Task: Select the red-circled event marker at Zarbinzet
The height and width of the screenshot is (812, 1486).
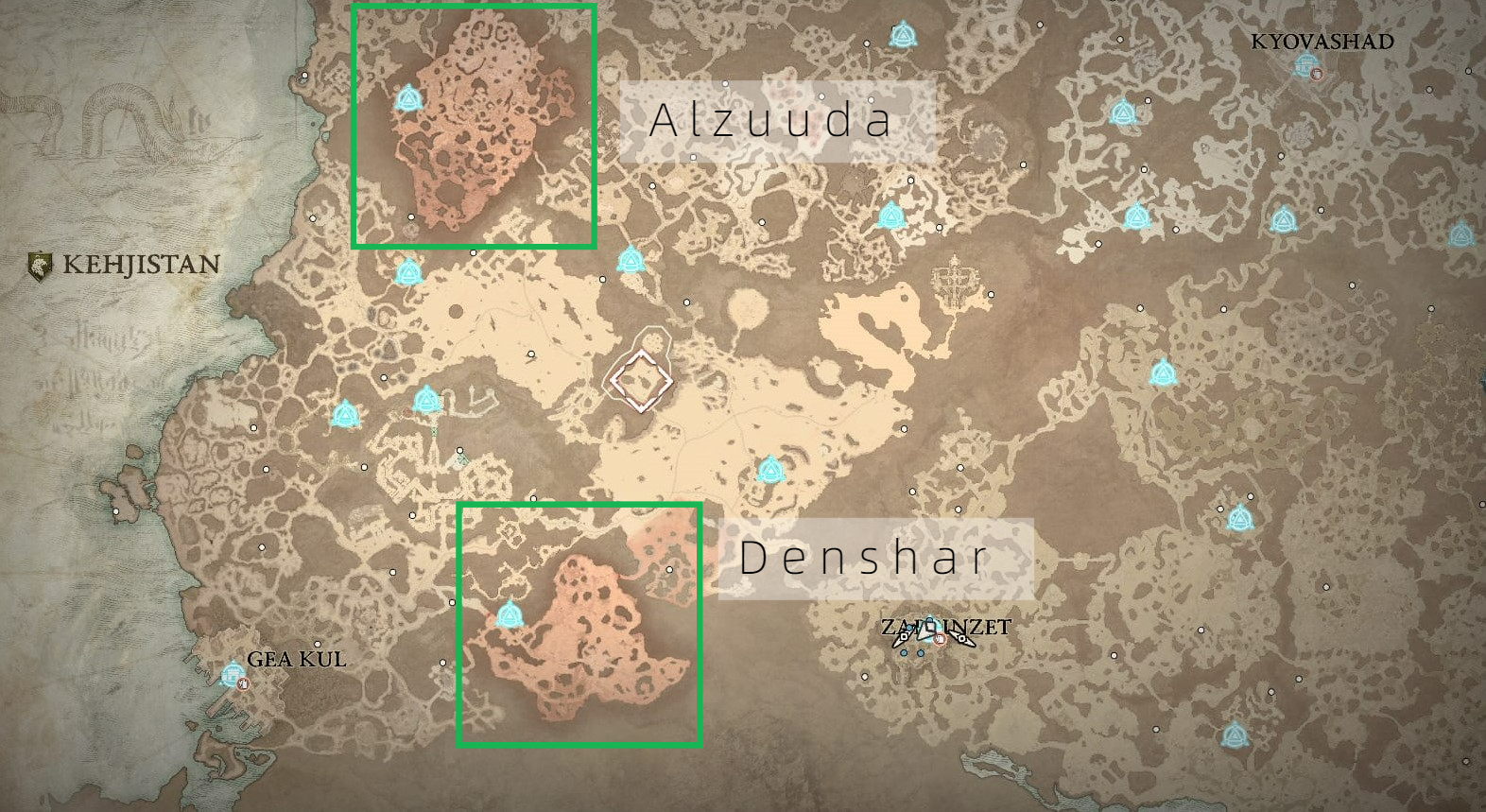Action: pos(941,639)
